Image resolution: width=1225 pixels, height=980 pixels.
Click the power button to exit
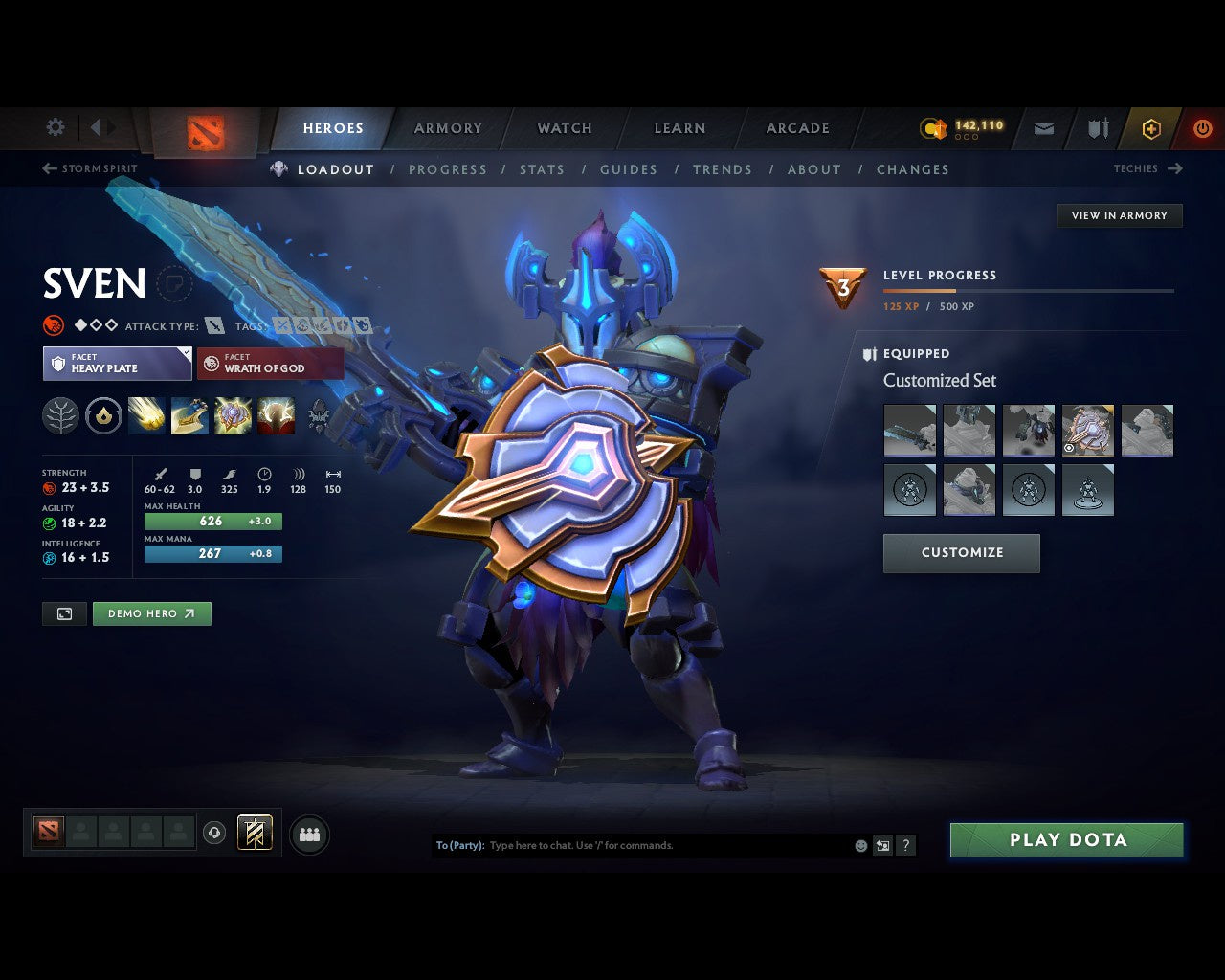(1203, 128)
